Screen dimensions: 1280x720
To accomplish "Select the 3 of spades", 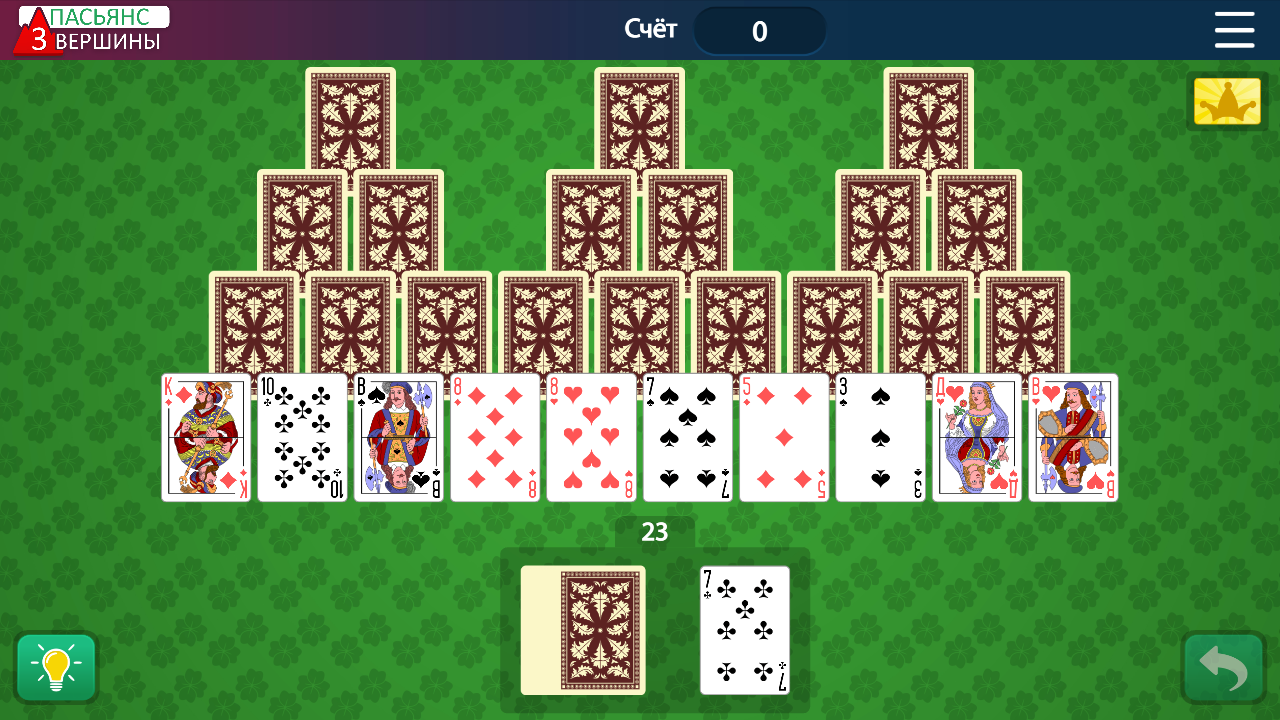I will pos(880,438).
